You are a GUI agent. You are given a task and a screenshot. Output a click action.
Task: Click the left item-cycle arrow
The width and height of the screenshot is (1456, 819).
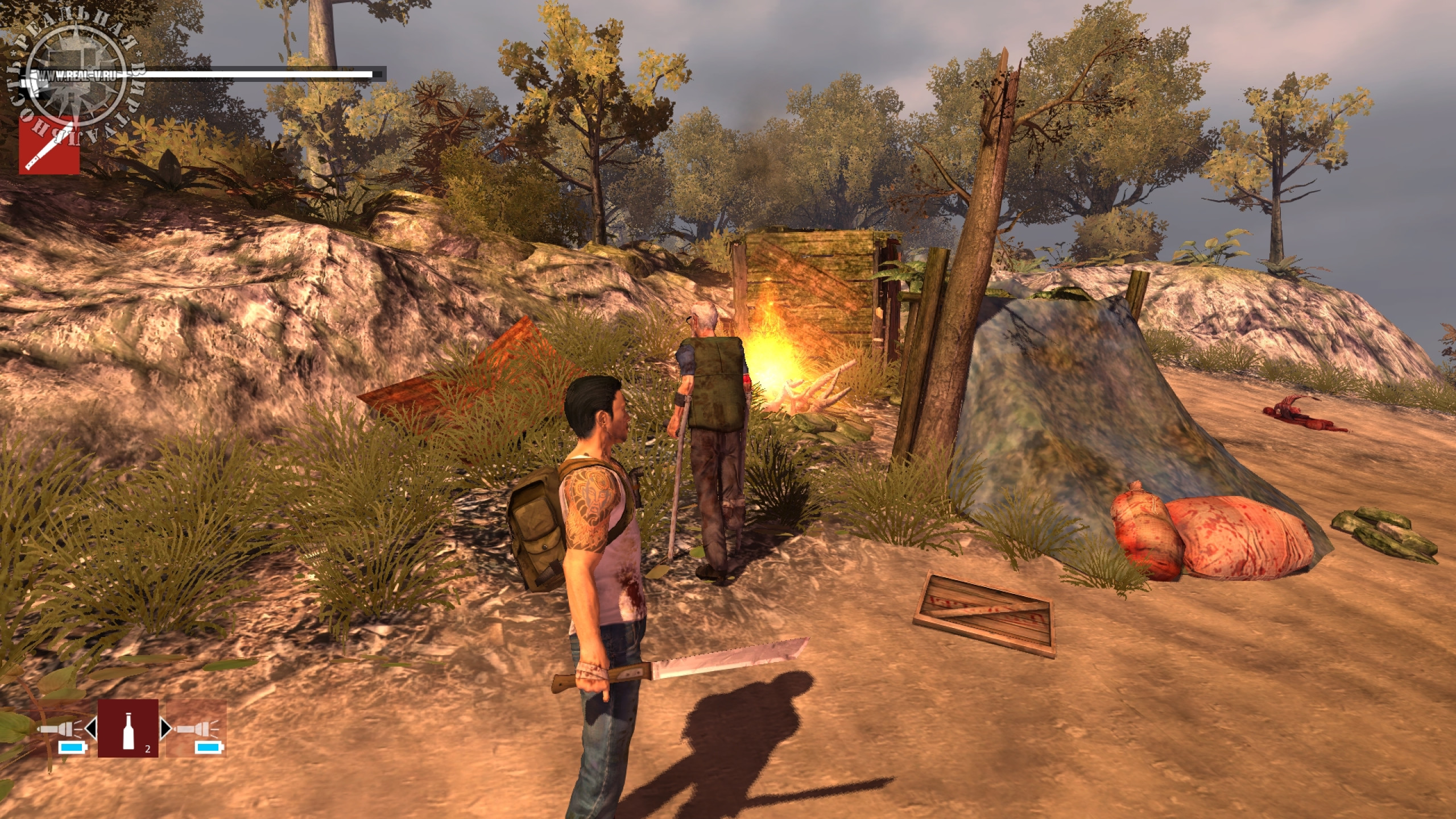tap(91, 729)
